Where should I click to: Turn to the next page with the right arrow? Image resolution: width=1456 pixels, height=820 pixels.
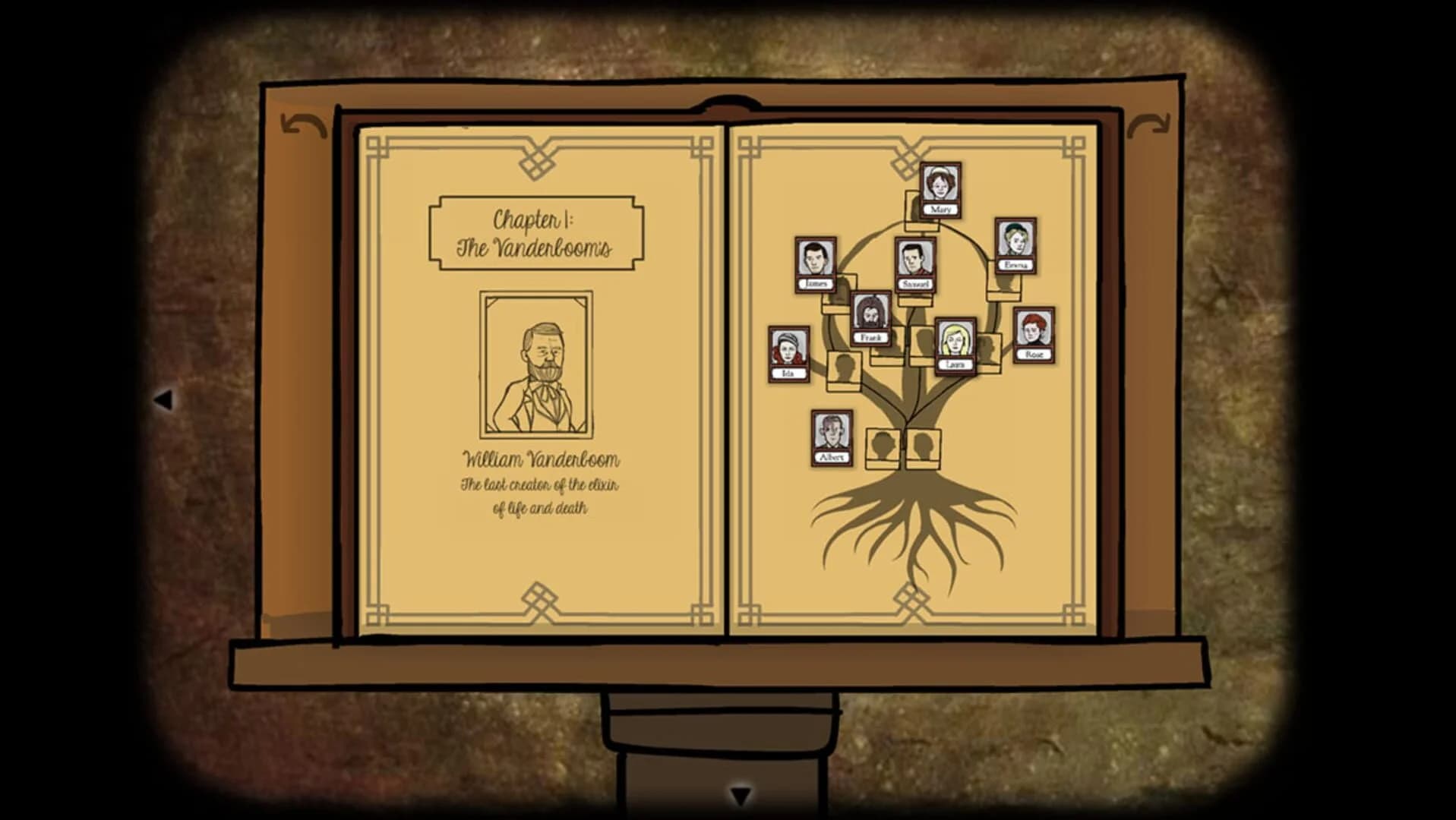pos(1148,124)
